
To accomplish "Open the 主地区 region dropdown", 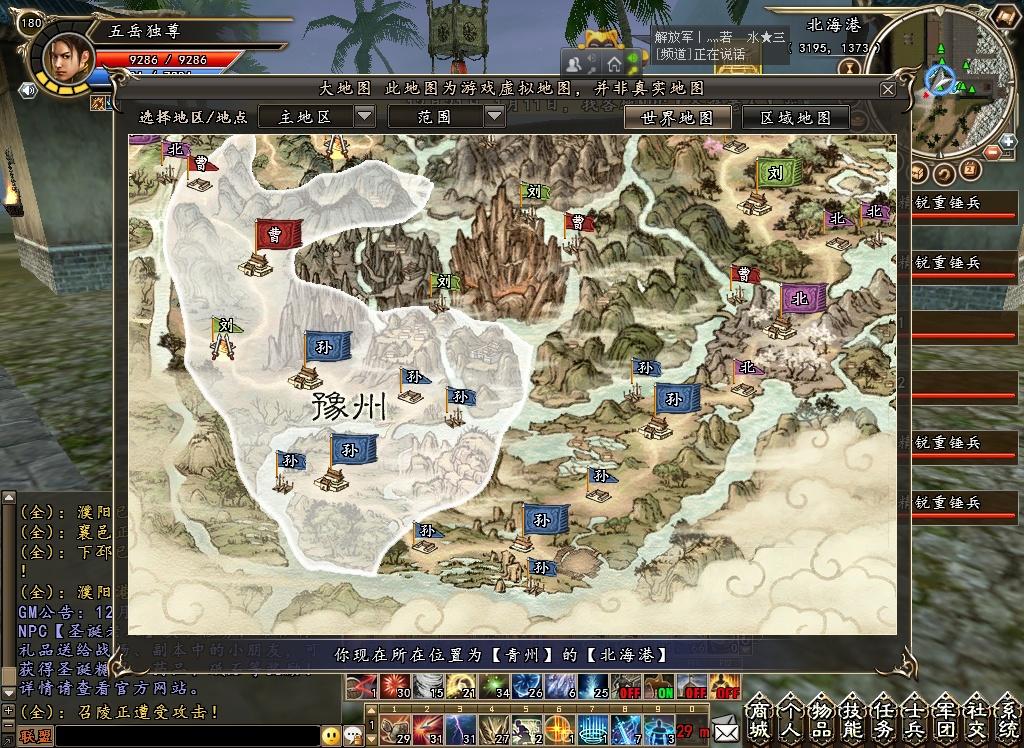I will coord(364,116).
